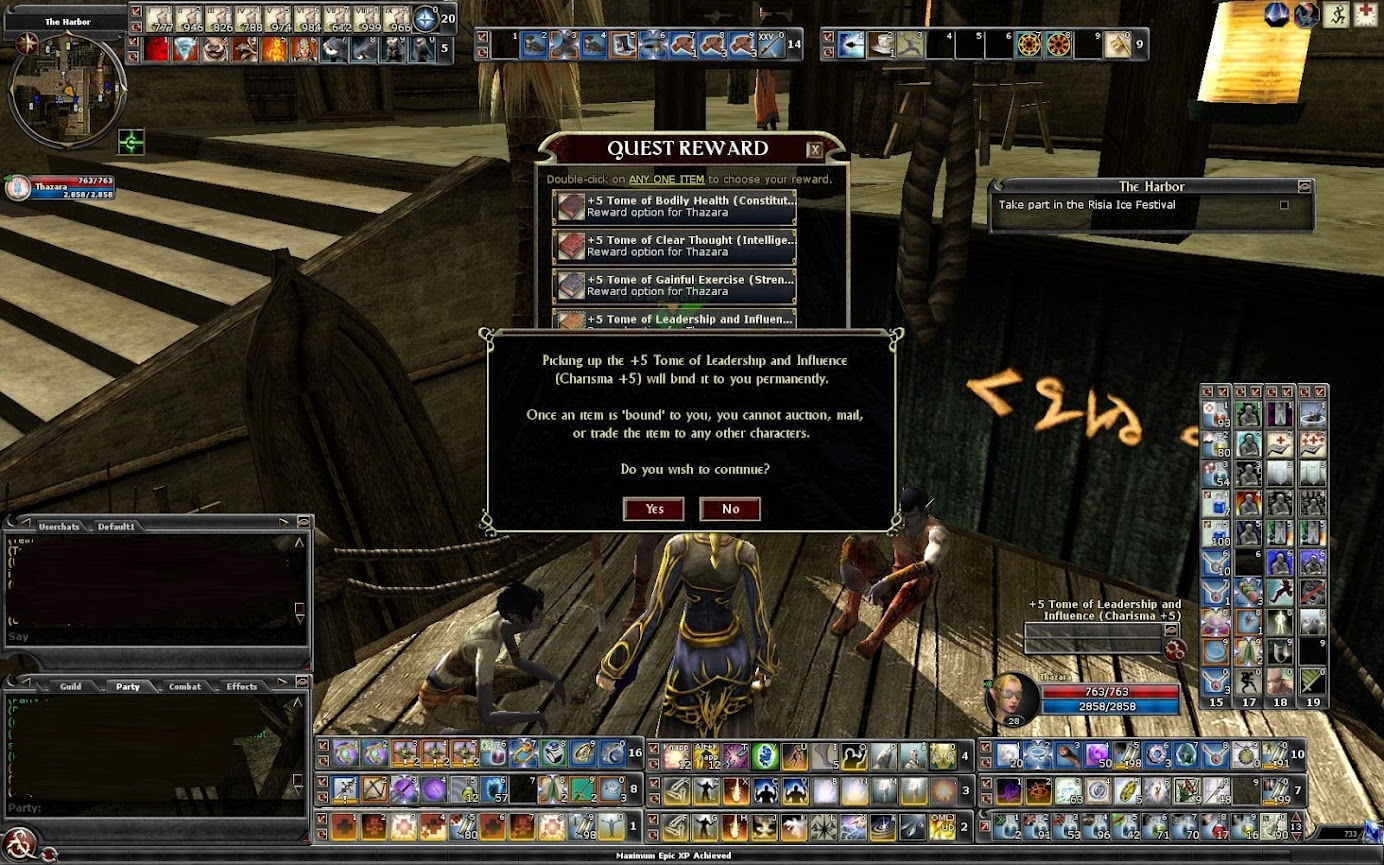
Task: Open The Harbor minimap
Action: [x=66, y=90]
